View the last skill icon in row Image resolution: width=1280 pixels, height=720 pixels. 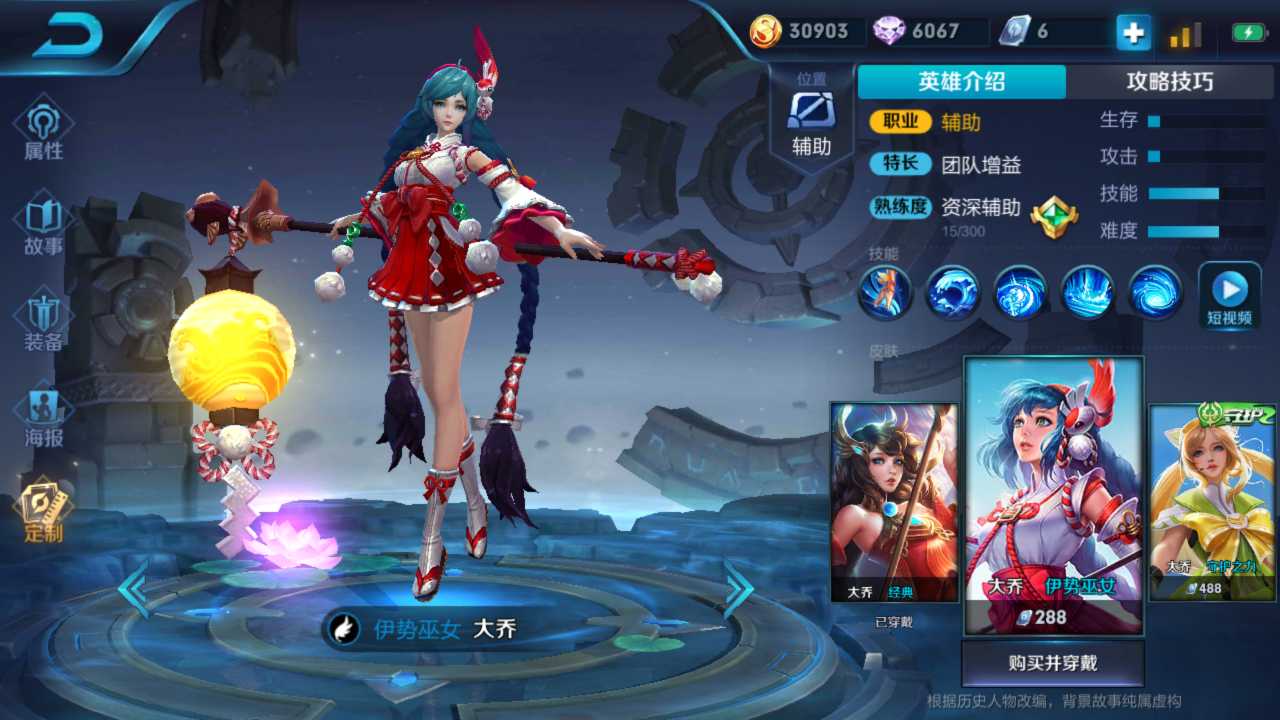pyautogui.click(x=1155, y=293)
